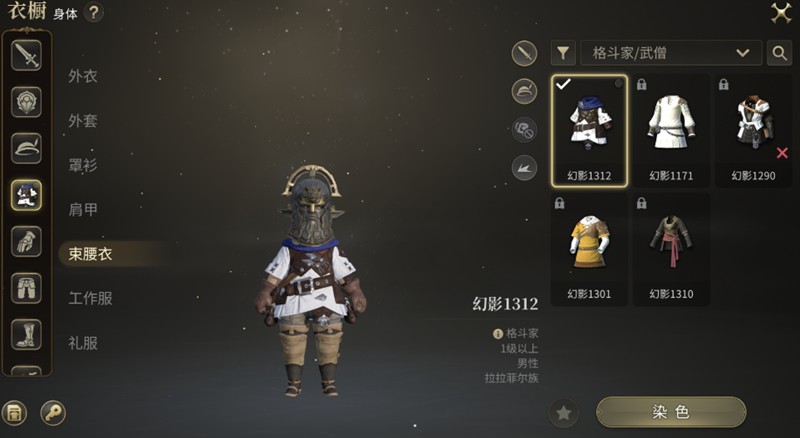Switch to the 肩甲 subcategory

click(83, 210)
